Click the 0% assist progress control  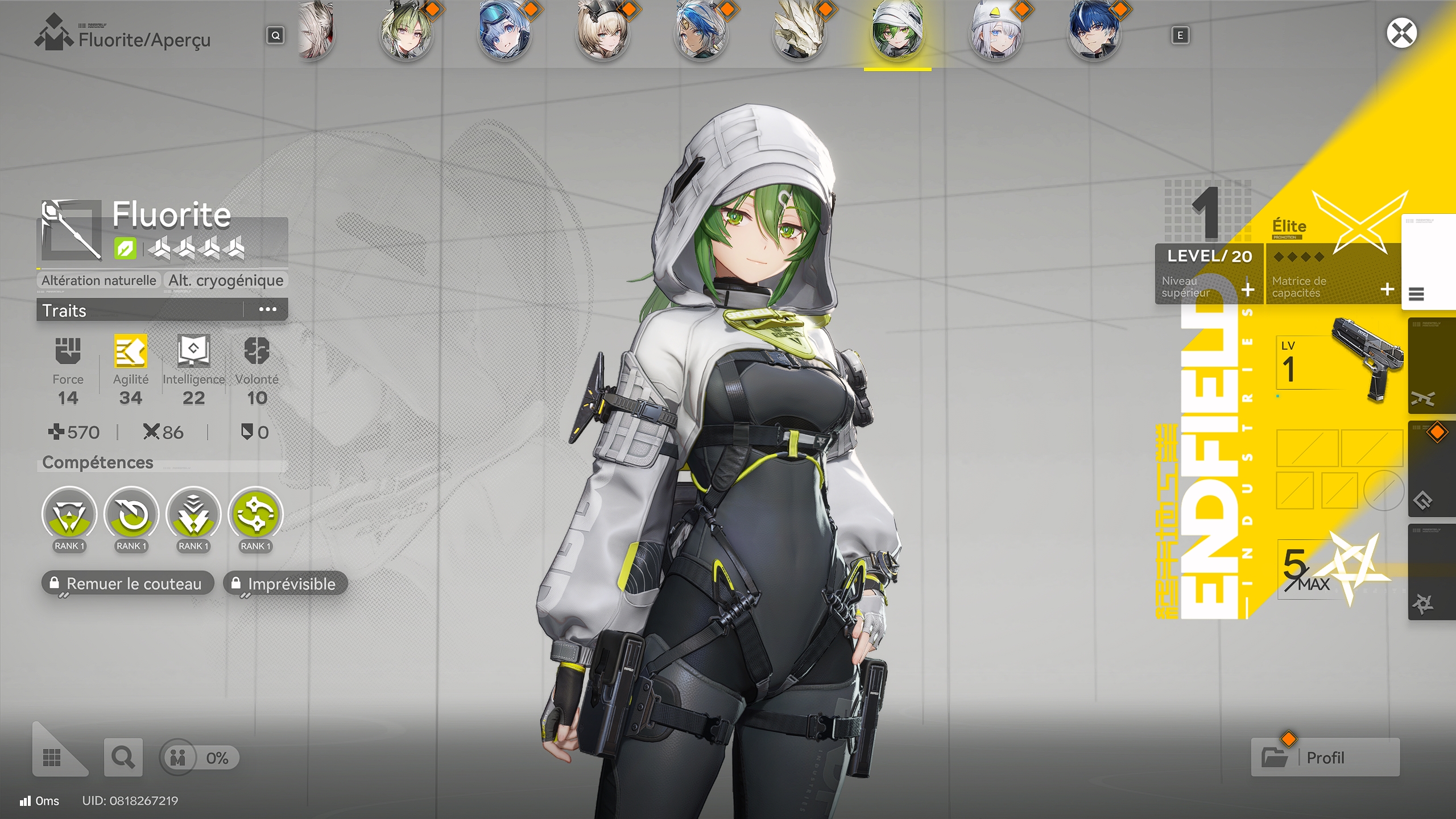coord(200,757)
